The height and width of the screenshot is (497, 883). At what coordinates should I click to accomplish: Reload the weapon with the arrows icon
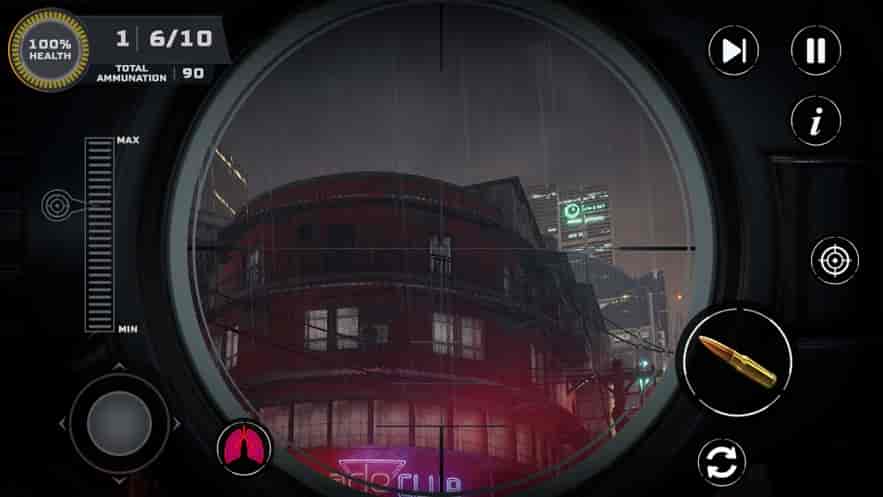[x=722, y=463]
